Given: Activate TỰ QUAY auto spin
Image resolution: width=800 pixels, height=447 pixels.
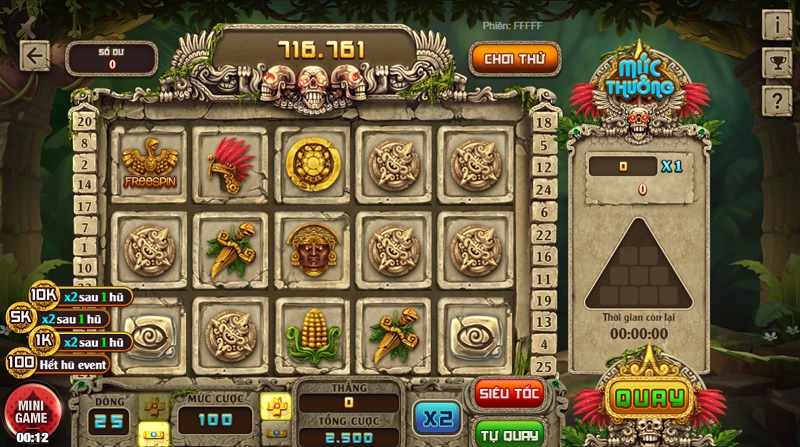Looking at the screenshot, I should pyautogui.click(x=509, y=433).
